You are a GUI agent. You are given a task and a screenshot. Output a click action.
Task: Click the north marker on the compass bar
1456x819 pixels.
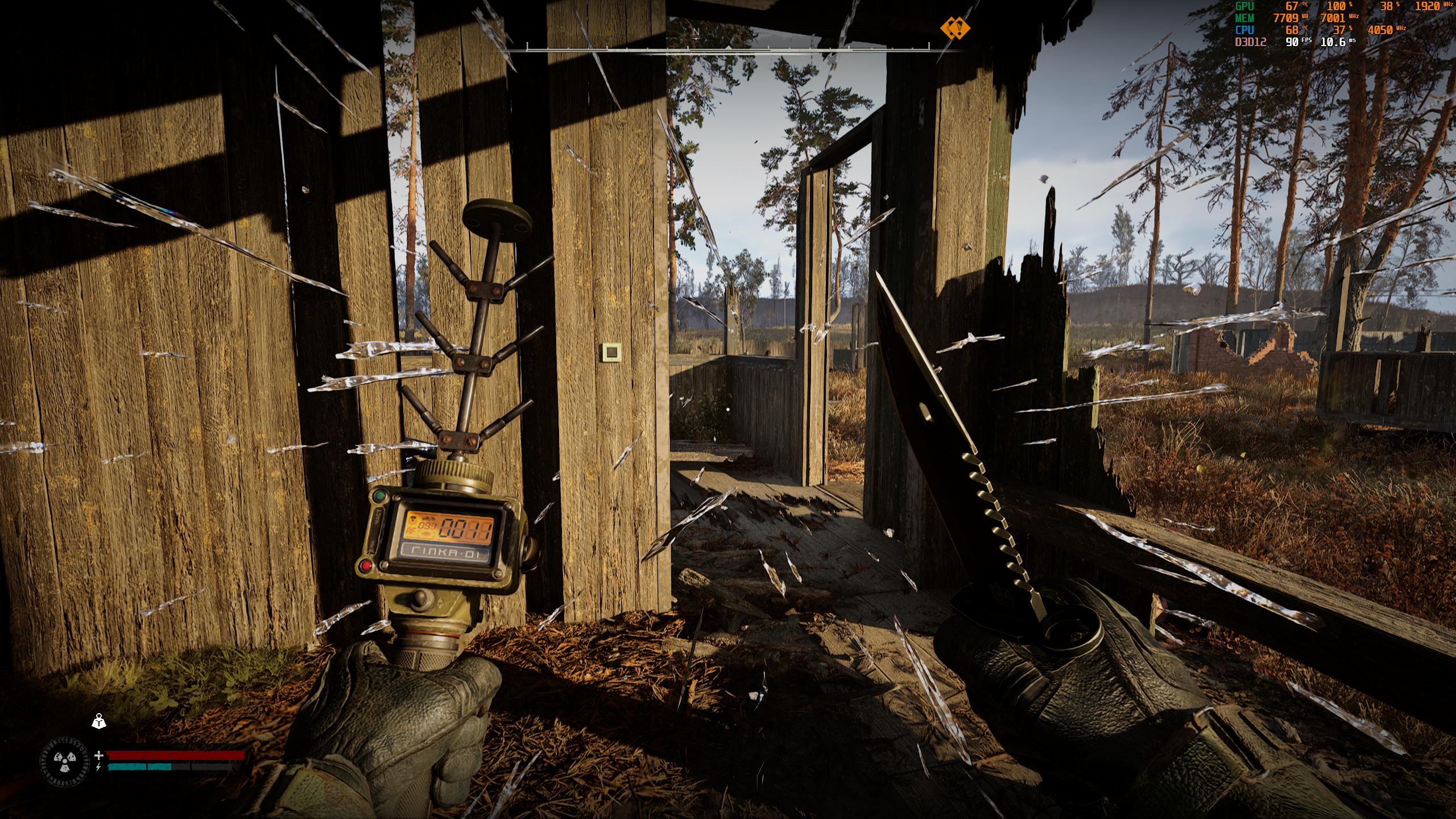(694, 31)
